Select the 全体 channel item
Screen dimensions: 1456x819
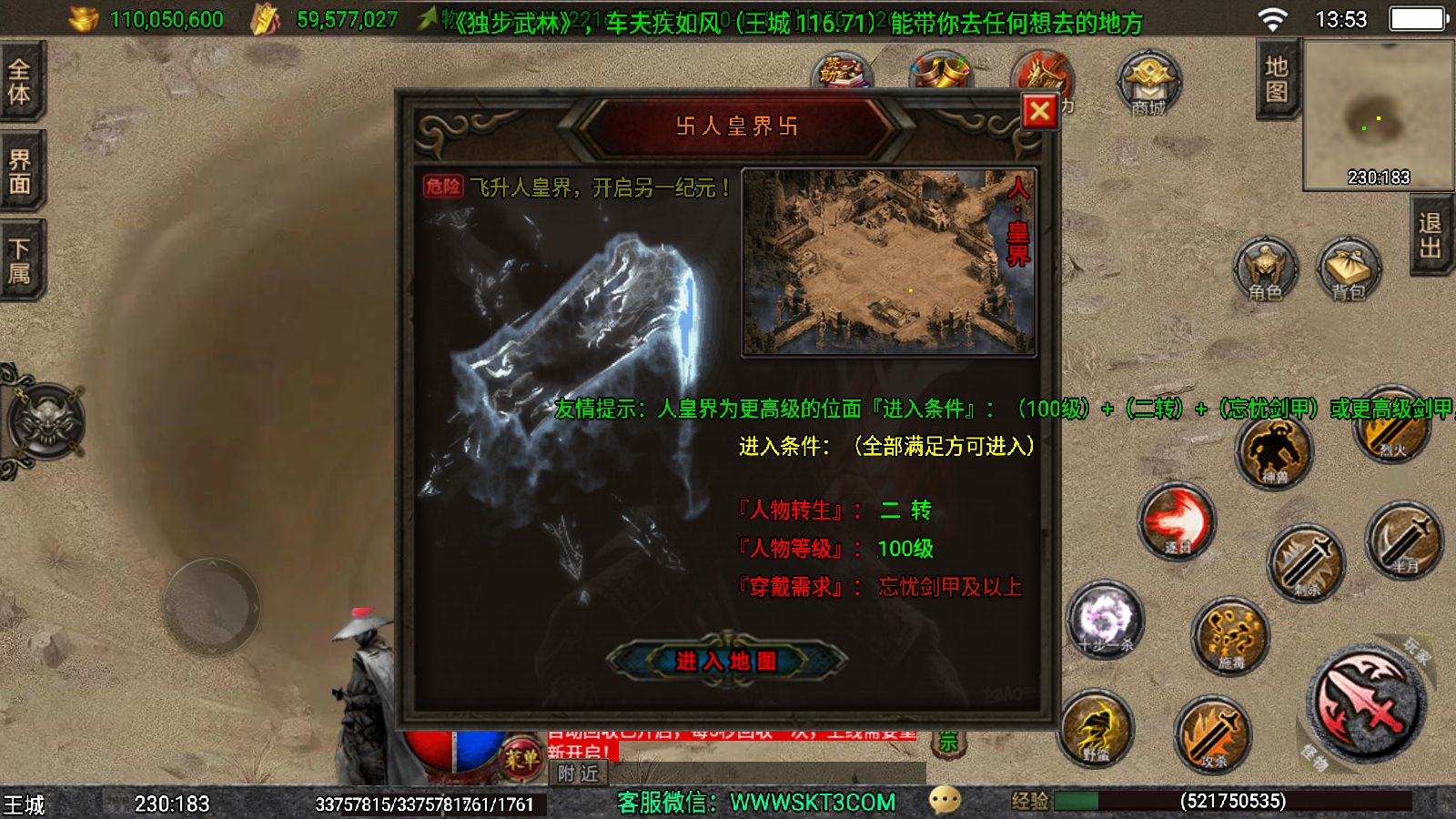coord(20,82)
